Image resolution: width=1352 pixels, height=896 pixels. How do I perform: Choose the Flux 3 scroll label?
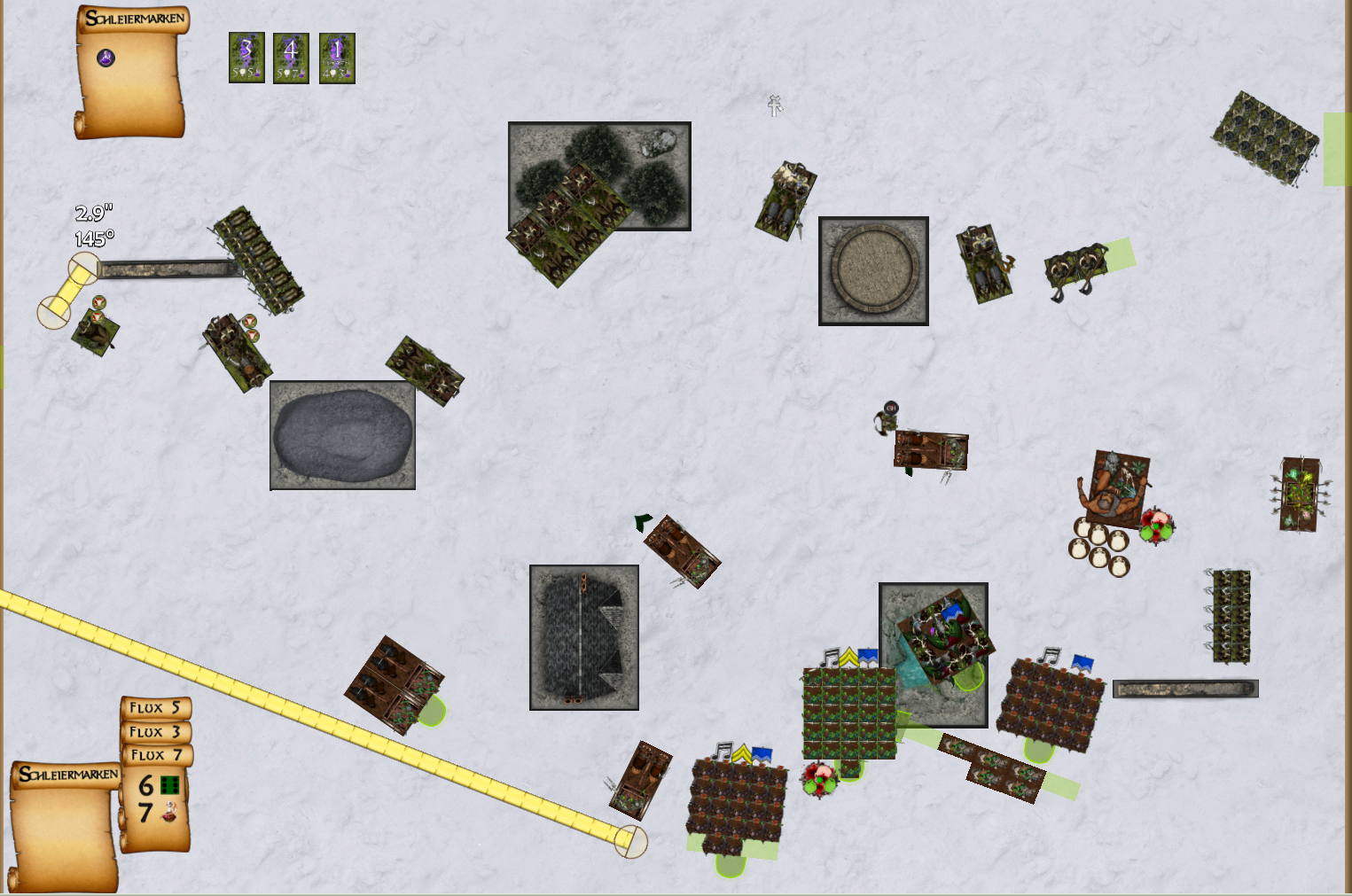(x=156, y=732)
